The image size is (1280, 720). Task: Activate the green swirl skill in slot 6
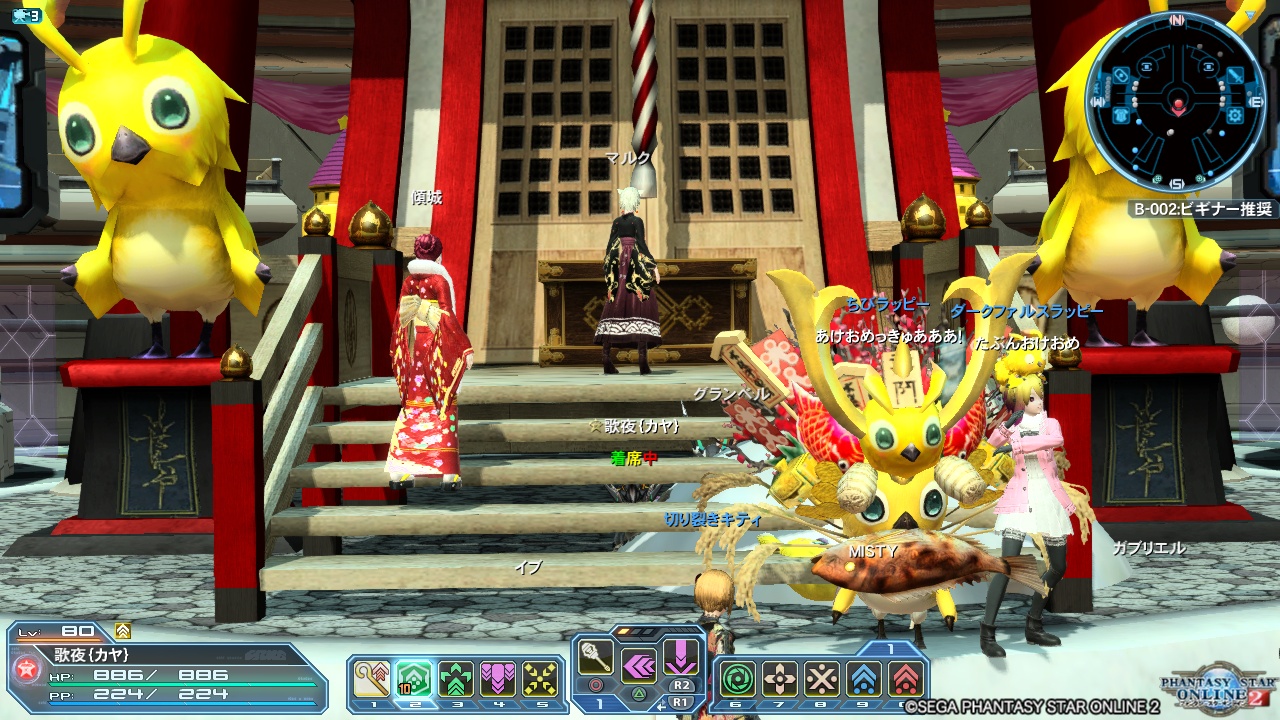coord(738,678)
